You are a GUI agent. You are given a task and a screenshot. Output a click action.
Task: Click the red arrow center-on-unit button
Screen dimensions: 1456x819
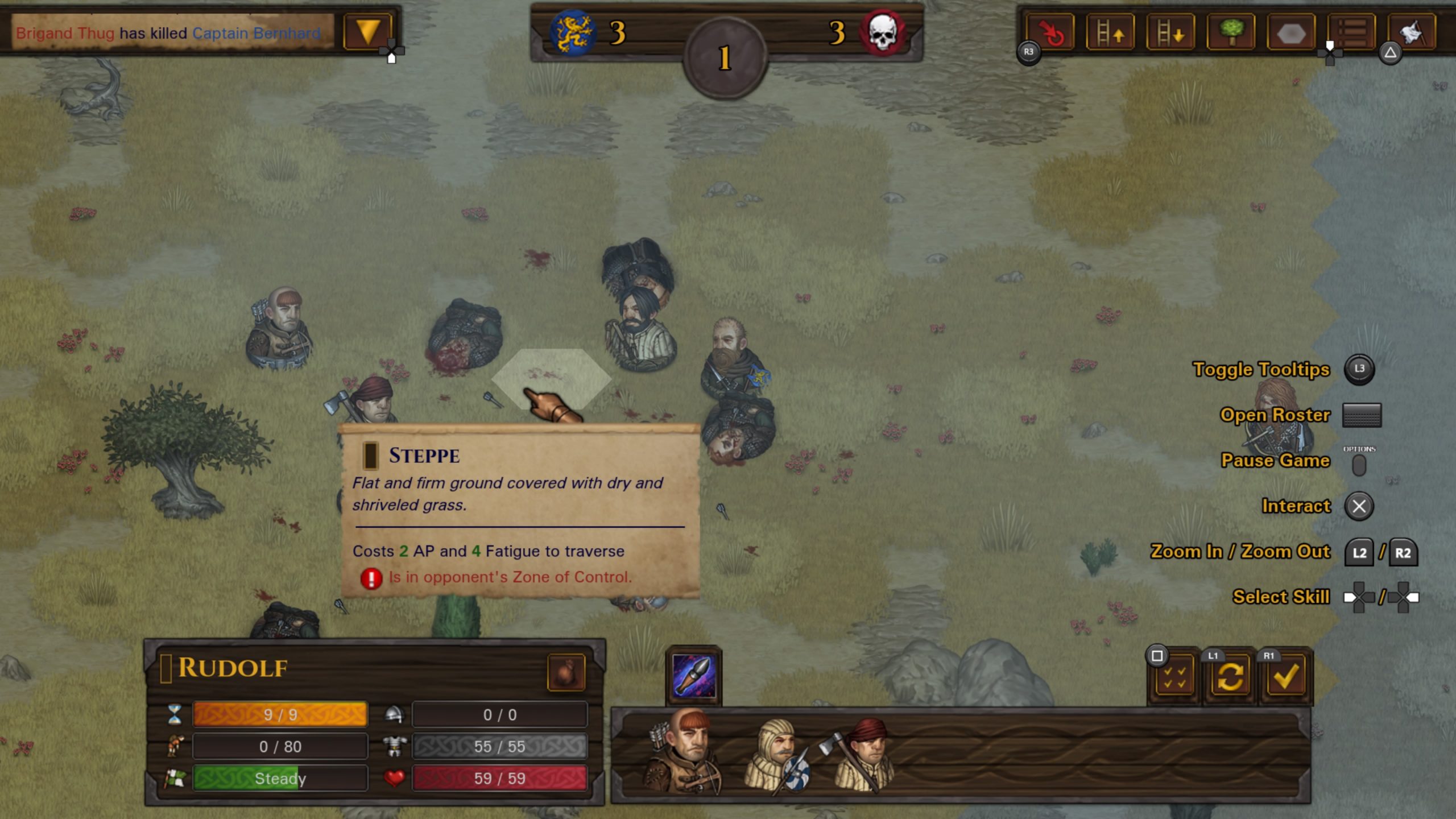(1050, 33)
